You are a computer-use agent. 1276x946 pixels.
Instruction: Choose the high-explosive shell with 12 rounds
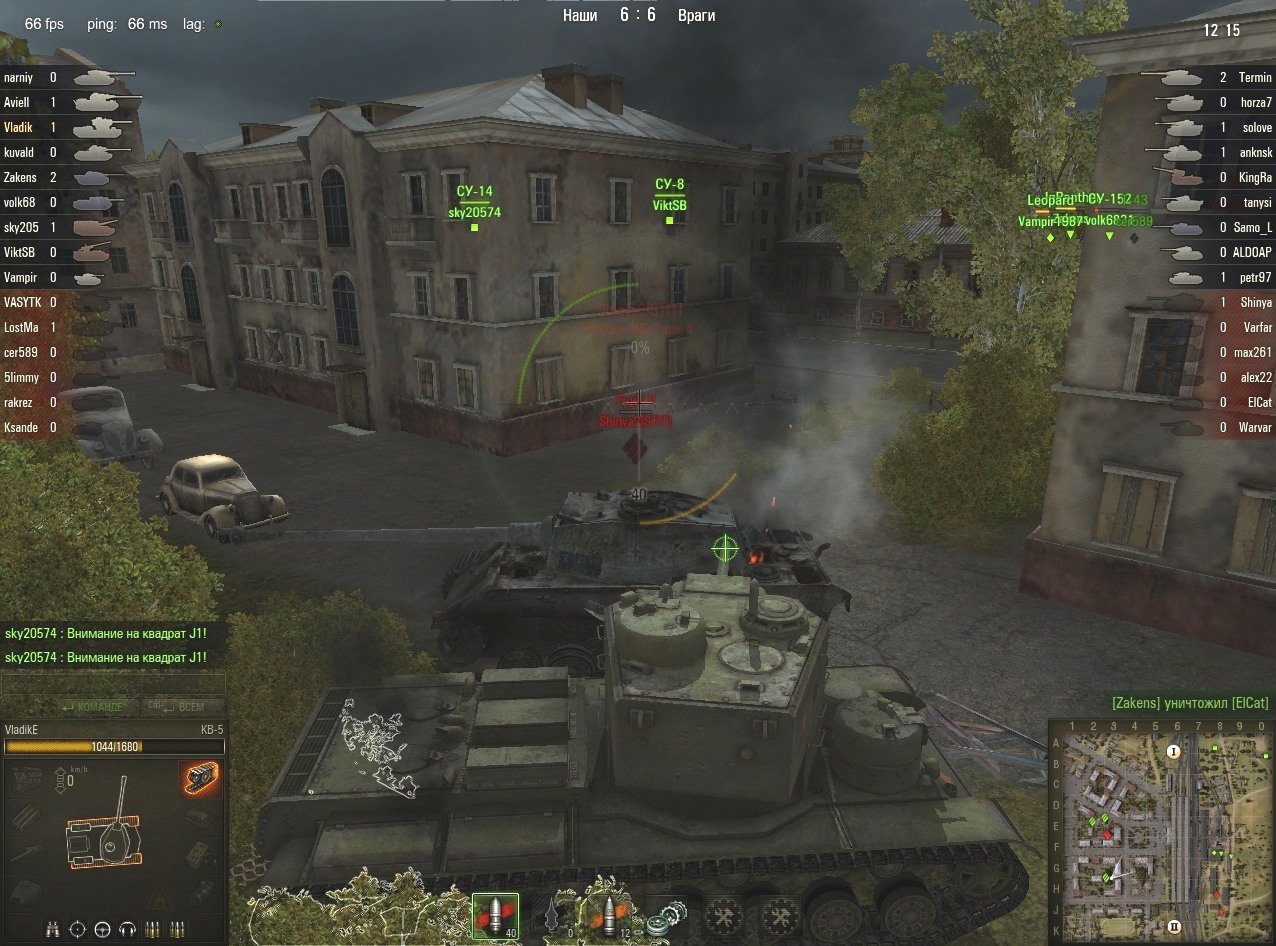[611, 916]
